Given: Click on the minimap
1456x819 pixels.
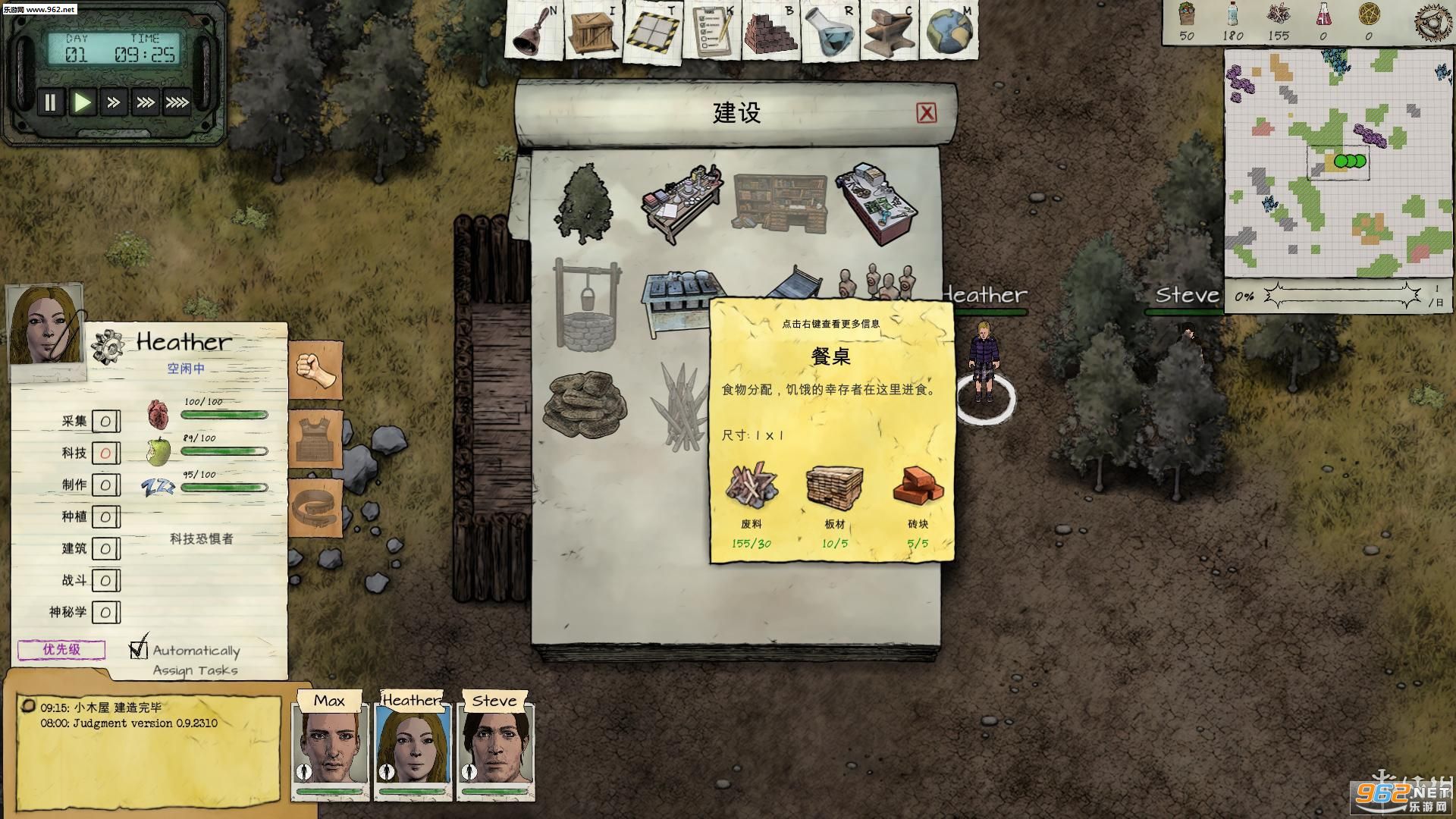Looking at the screenshot, I should (1338, 163).
